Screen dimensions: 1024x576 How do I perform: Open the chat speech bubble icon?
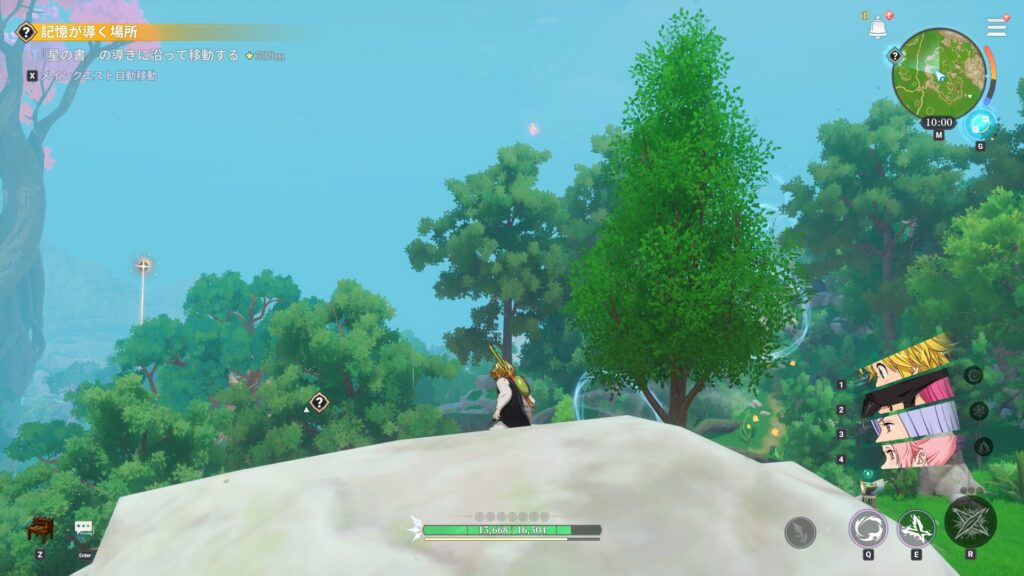click(x=83, y=527)
